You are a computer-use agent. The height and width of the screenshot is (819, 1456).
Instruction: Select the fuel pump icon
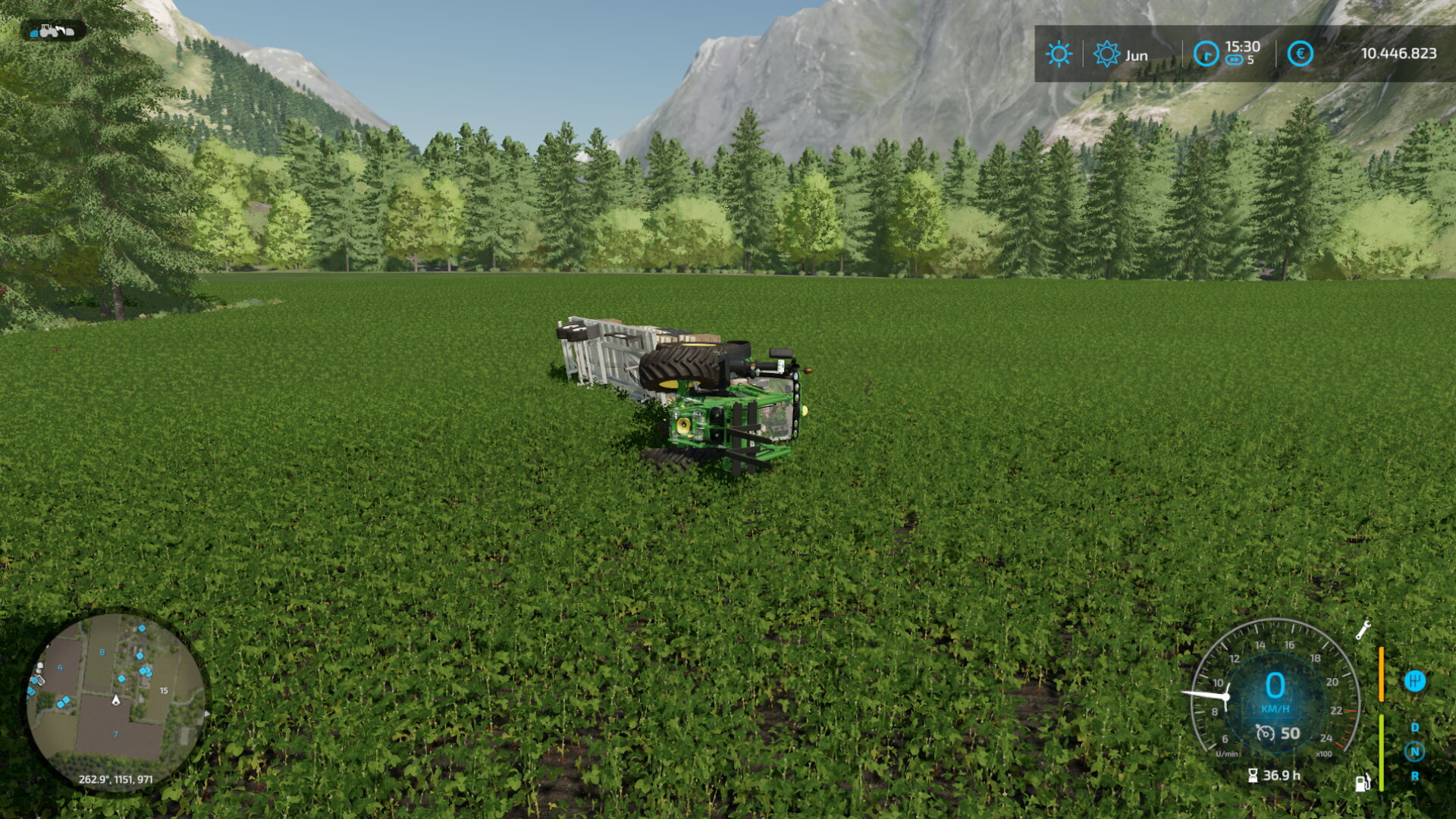click(x=1363, y=783)
